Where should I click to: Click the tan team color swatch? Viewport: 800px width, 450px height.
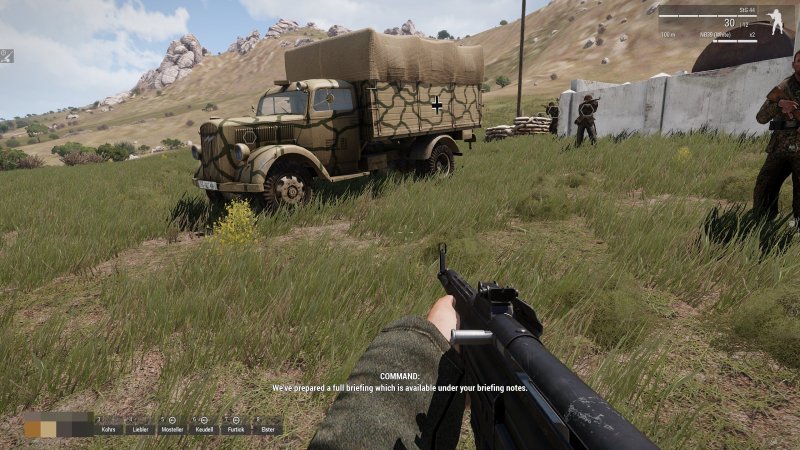point(48,428)
